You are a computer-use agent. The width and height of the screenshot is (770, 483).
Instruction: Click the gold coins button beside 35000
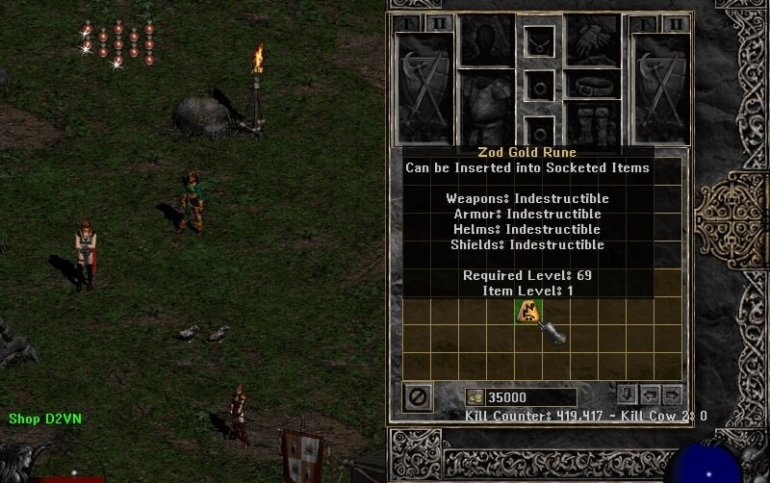pos(476,397)
